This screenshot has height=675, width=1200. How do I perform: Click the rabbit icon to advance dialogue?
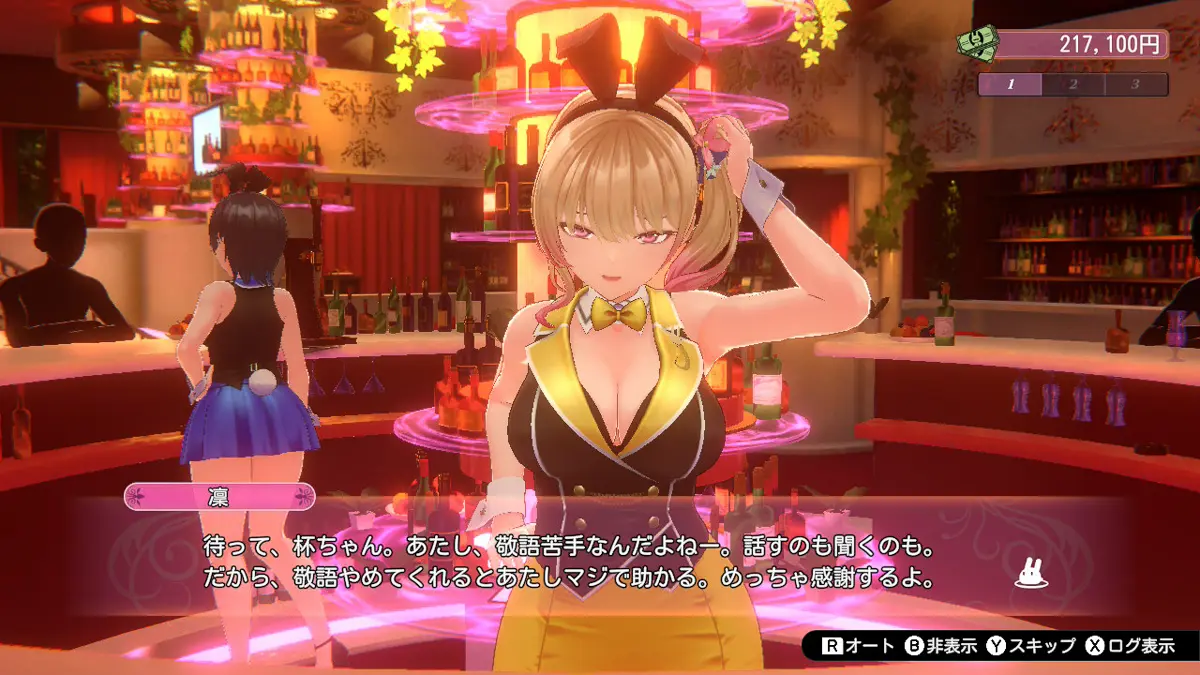[x=1032, y=573]
